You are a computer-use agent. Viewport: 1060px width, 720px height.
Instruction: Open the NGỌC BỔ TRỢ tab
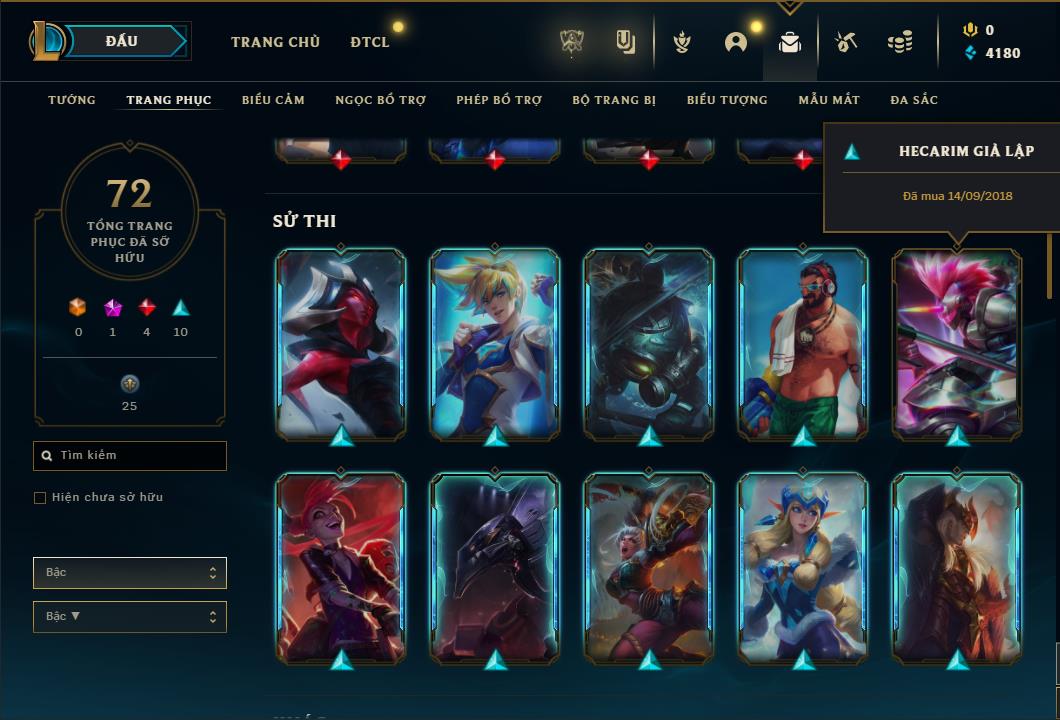[381, 100]
